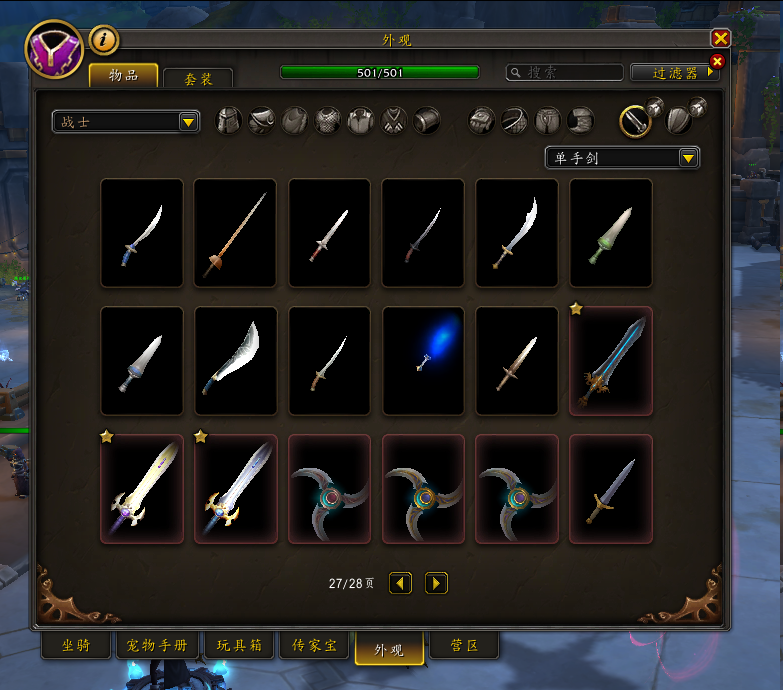Open the 过滤器 filter menu
783x690 pixels.
(x=674, y=73)
